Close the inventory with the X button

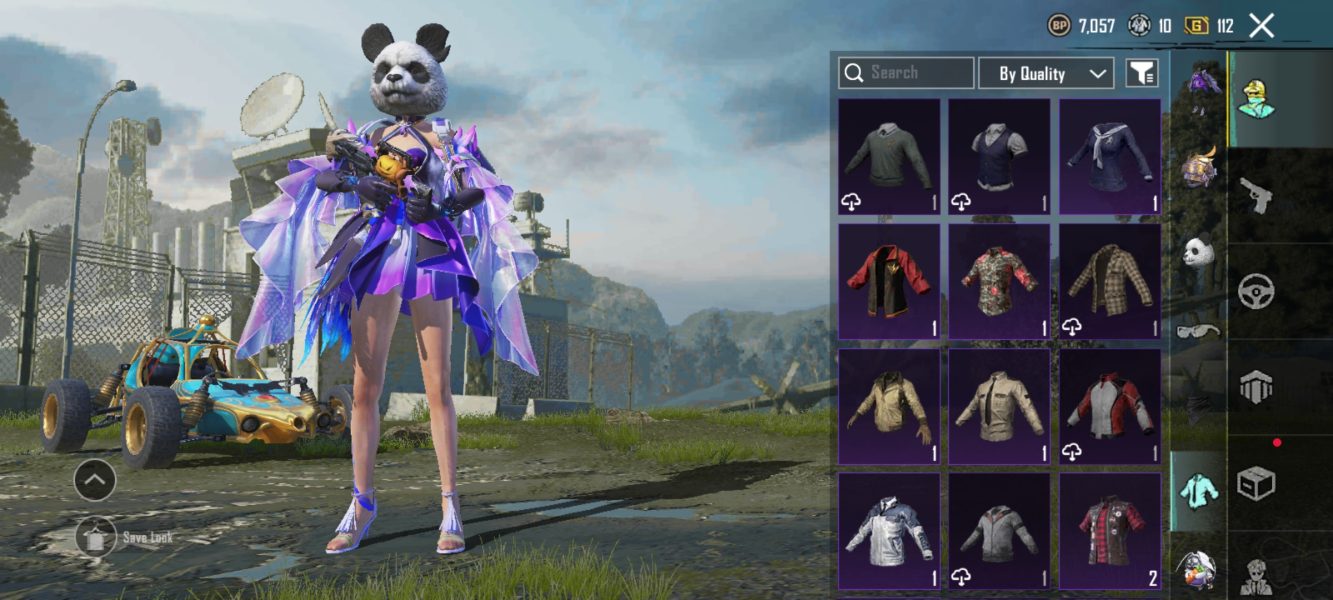coord(1262,26)
